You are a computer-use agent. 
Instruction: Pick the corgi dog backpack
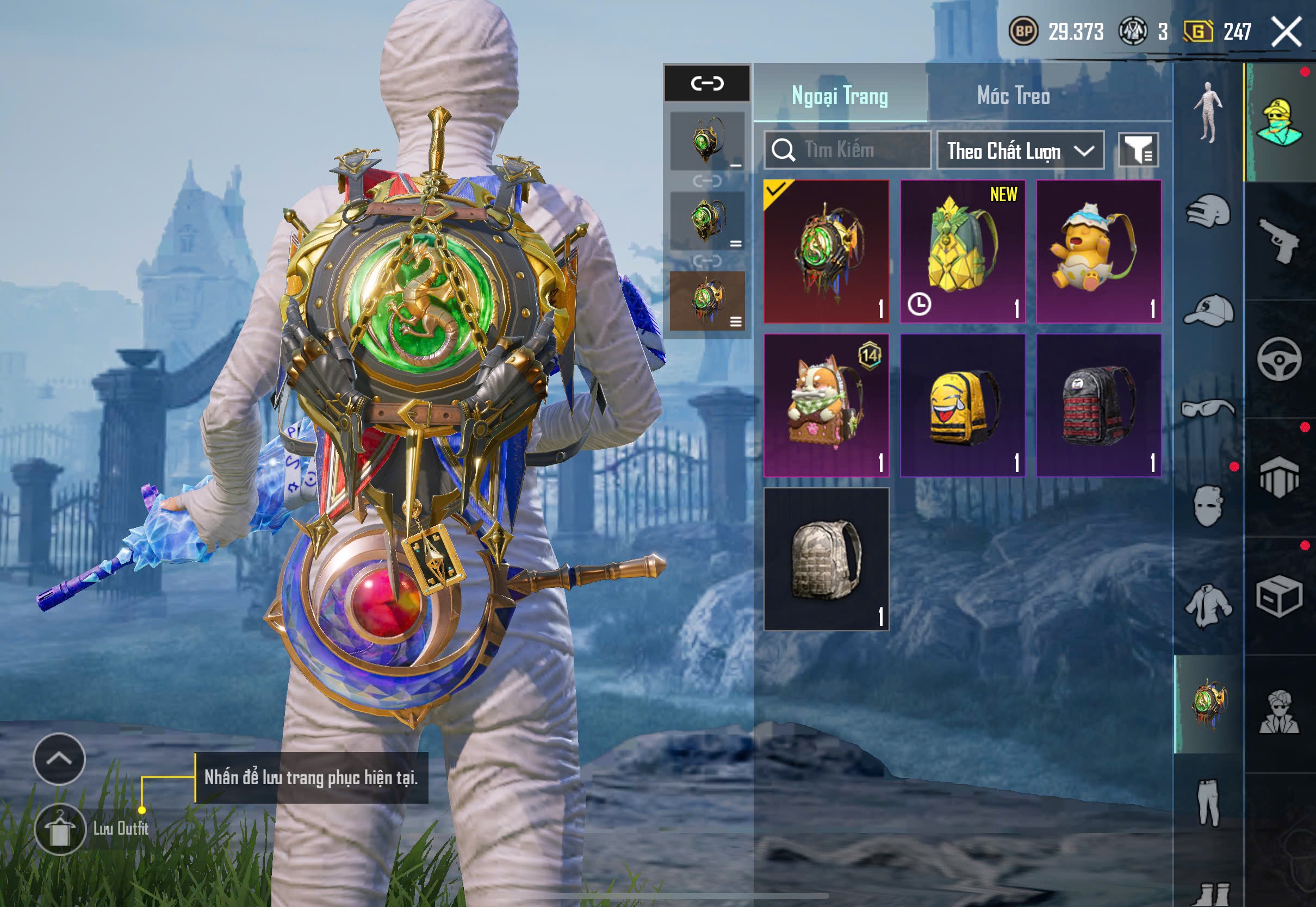(x=826, y=405)
